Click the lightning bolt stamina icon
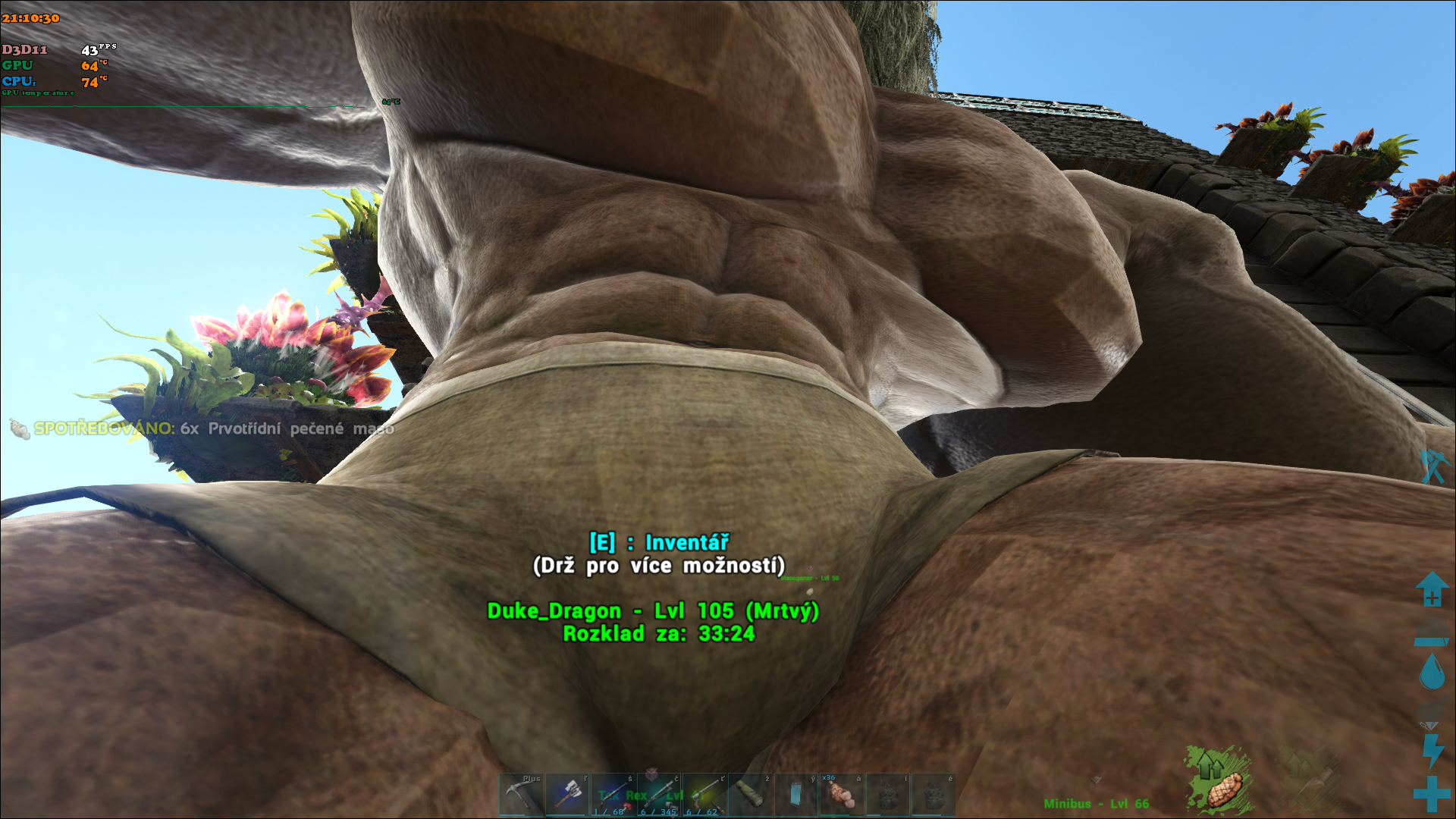Screen dimensions: 1456x819 (1432, 751)
